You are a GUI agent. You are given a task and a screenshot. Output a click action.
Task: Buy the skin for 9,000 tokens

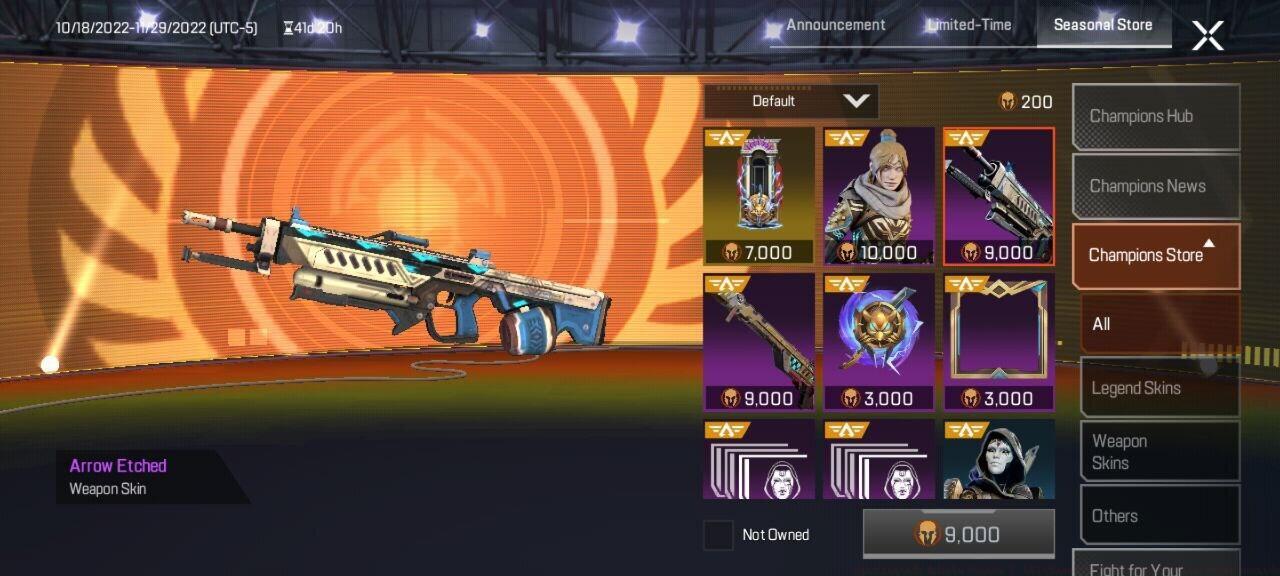(x=958, y=534)
